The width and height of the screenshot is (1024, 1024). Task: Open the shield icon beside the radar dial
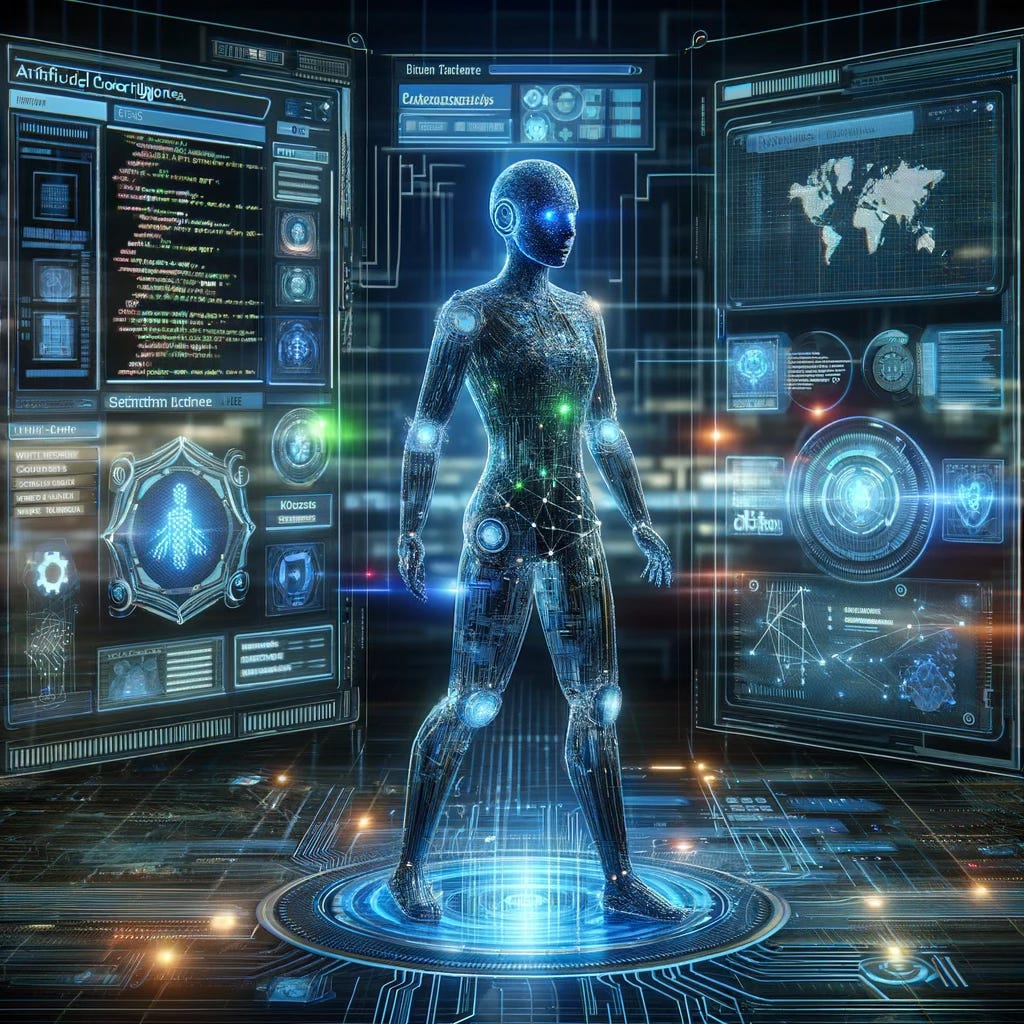click(973, 493)
